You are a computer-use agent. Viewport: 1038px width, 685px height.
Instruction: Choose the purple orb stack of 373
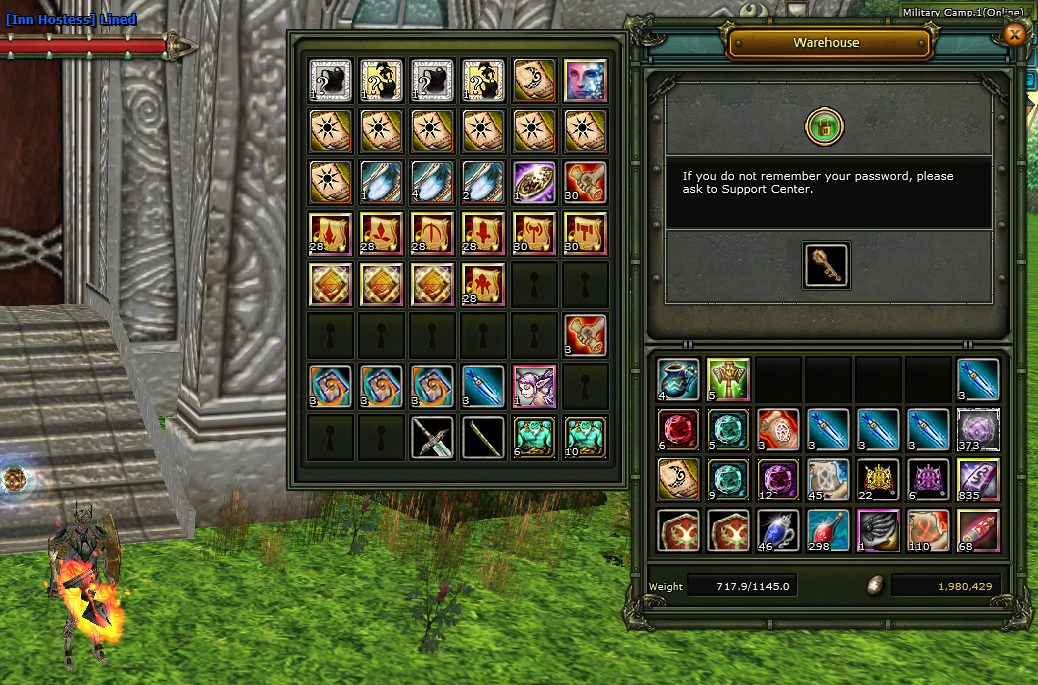[x=978, y=429]
